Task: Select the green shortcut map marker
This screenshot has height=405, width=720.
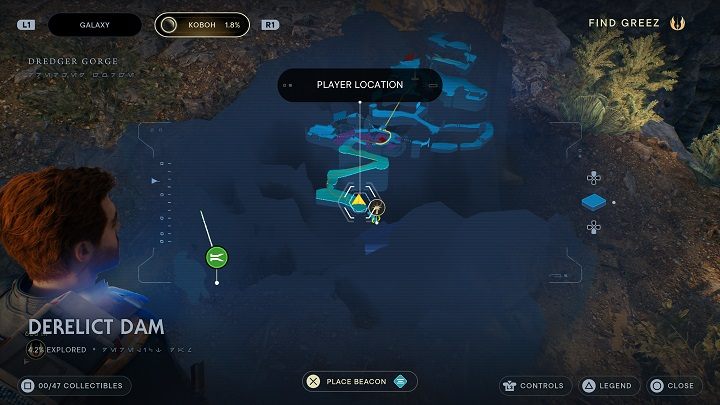Action: tap(217, 258)
